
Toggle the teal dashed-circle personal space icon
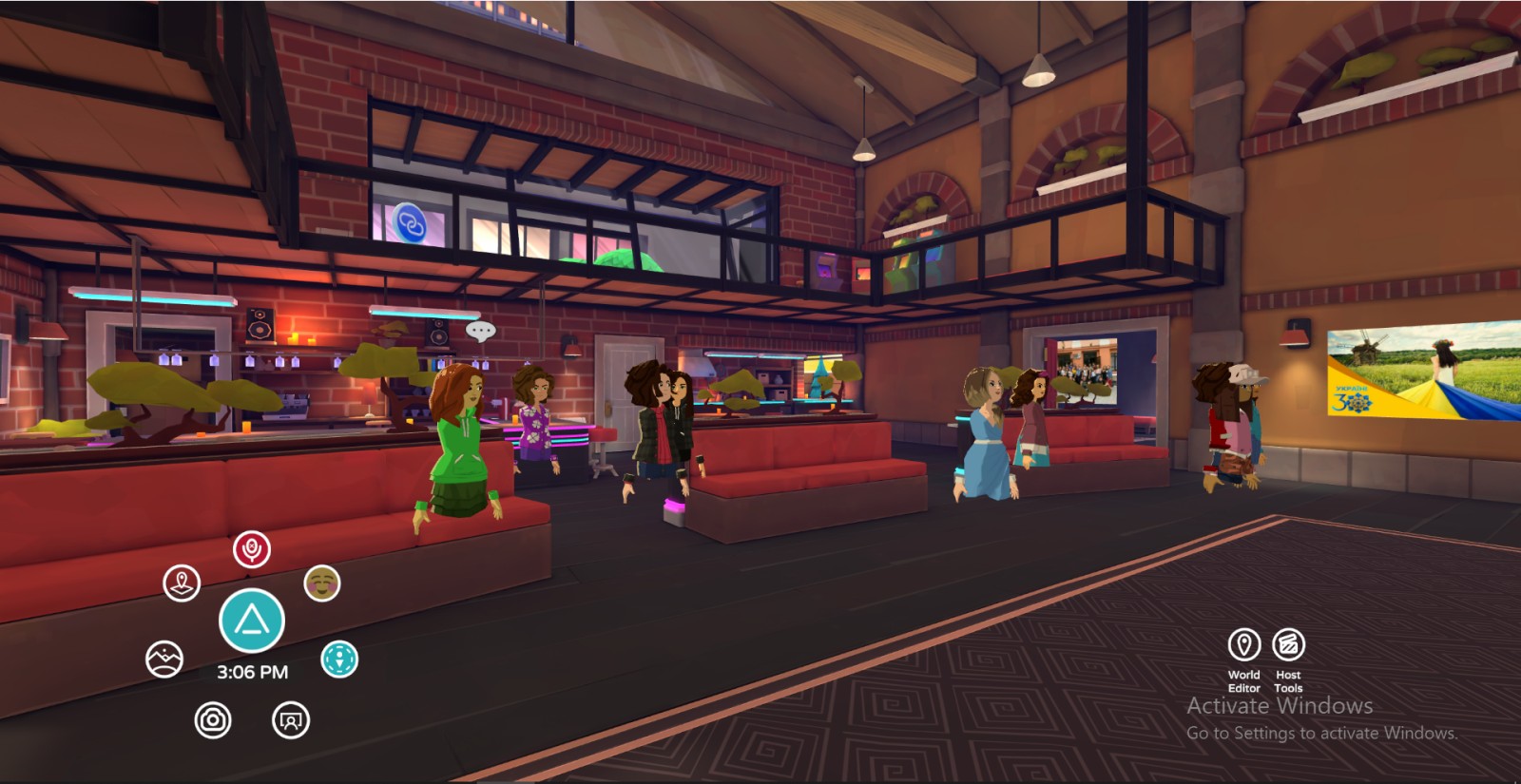pyautogui.click(x=339, y=659)
